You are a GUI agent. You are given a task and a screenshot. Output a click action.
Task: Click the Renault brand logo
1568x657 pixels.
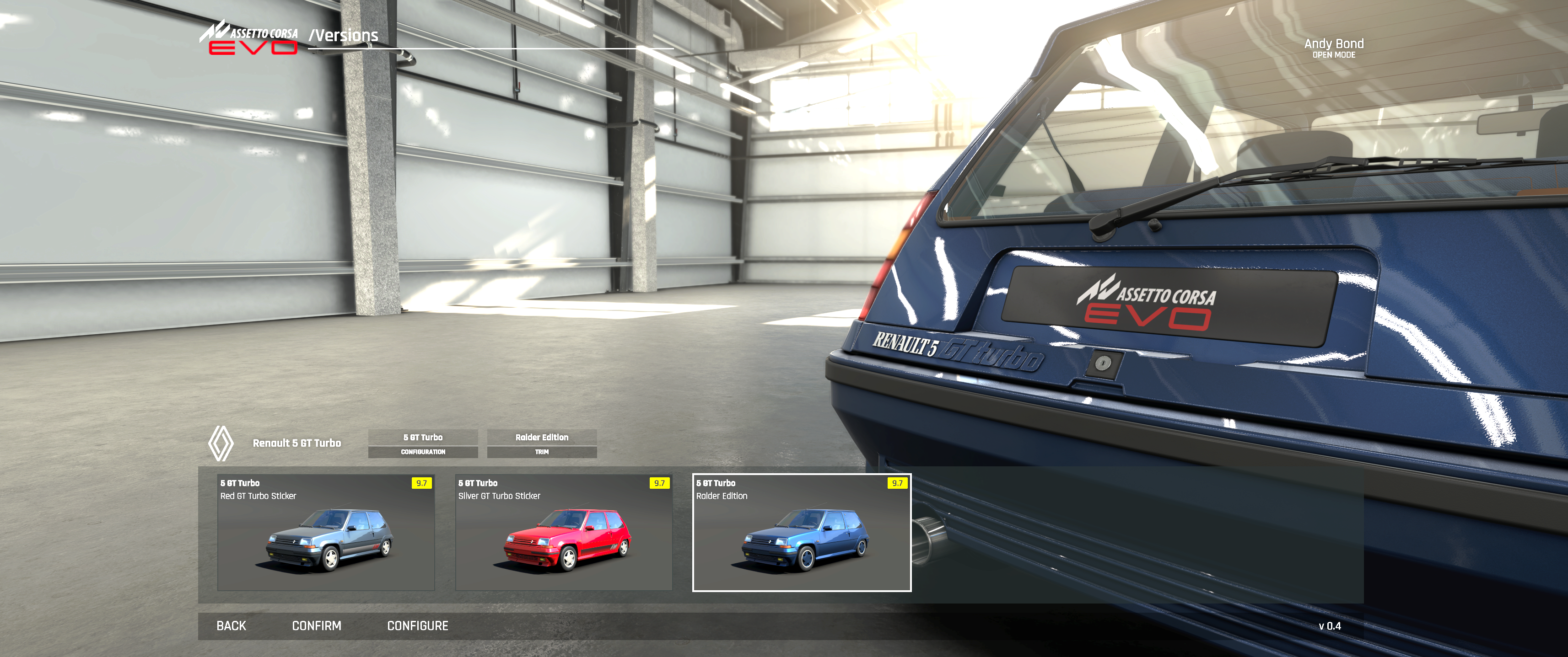(221, 443)
